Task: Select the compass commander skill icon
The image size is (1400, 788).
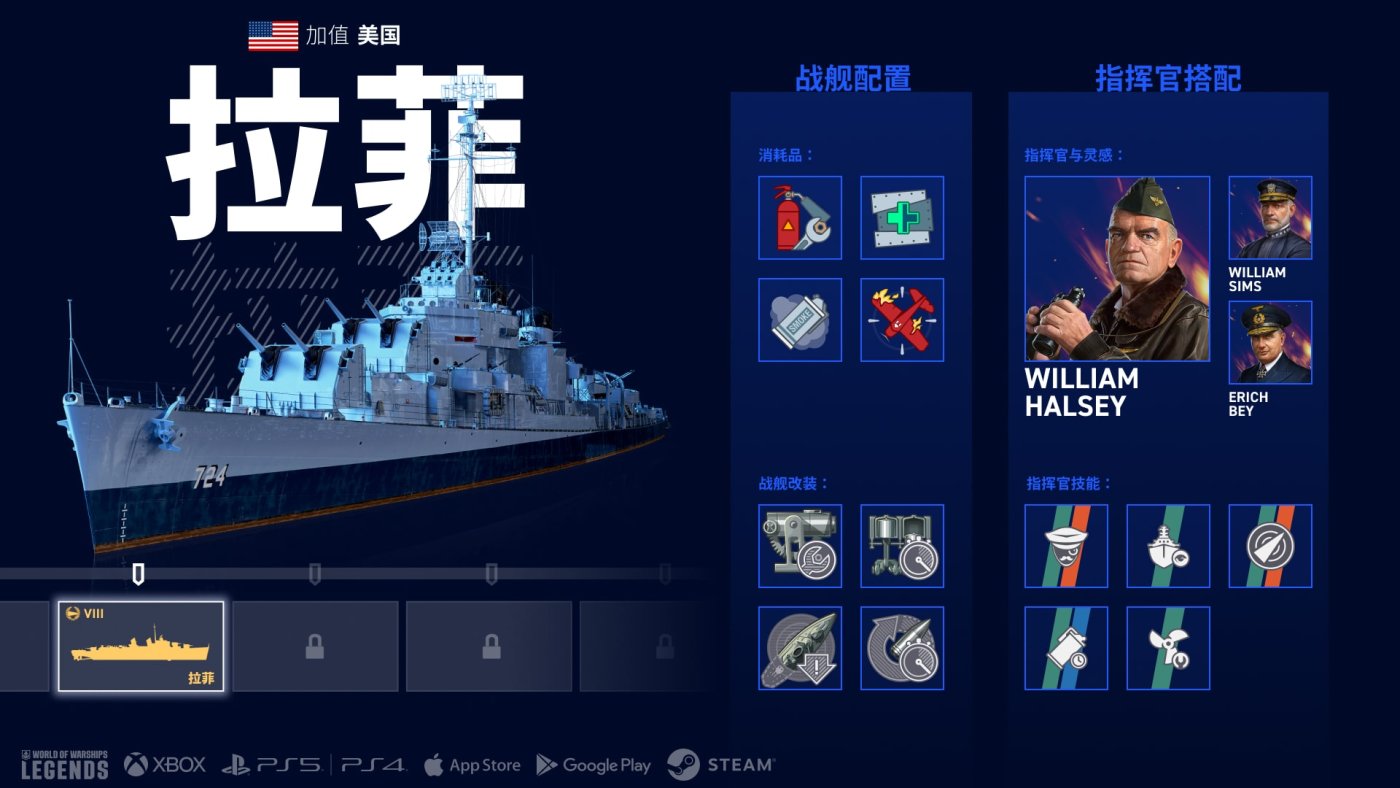Action: point(1270,546)
